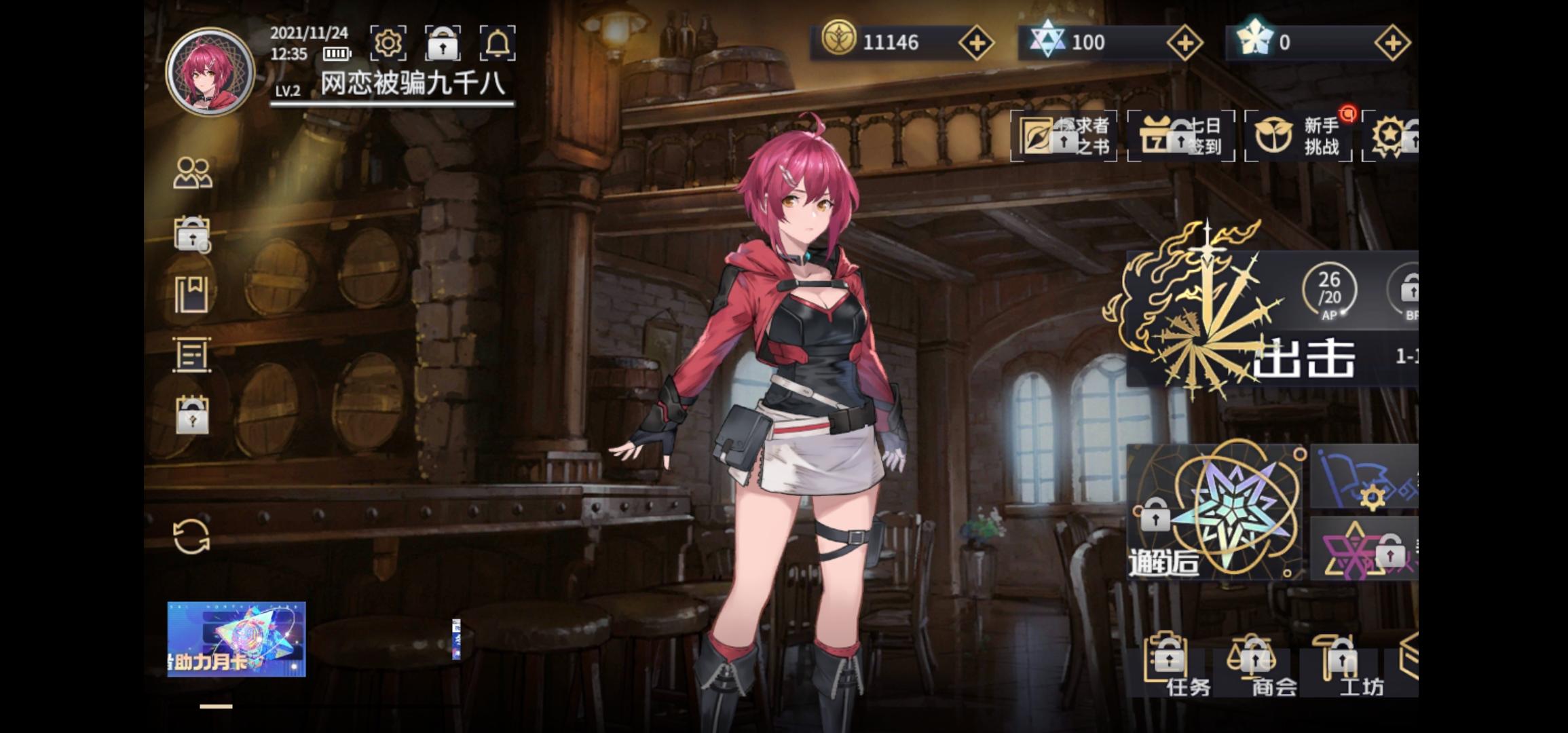Expand the snowflake currency plus button
This screenshot has width=1568, height=733.
(1394, 42)
